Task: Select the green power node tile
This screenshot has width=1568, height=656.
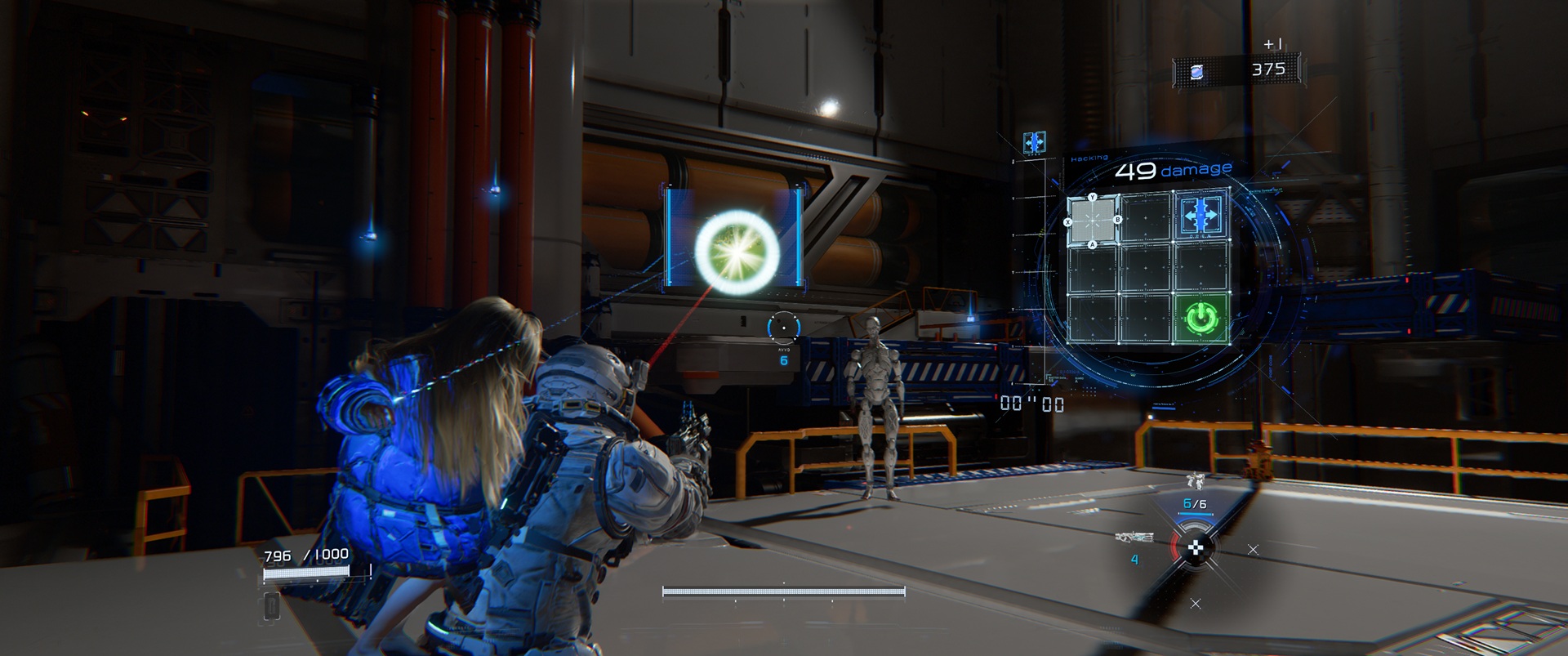Action: point(1200,319)
